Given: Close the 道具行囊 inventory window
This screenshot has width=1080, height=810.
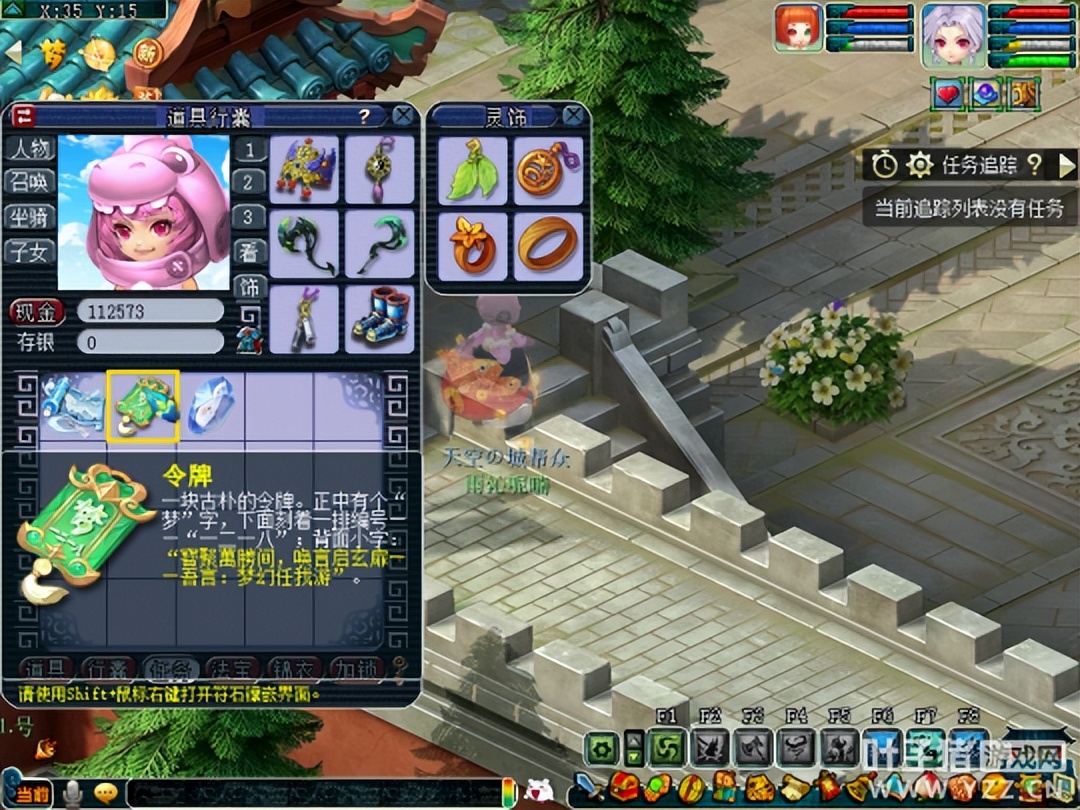Looking at the screenshot, I should point(403,116).
